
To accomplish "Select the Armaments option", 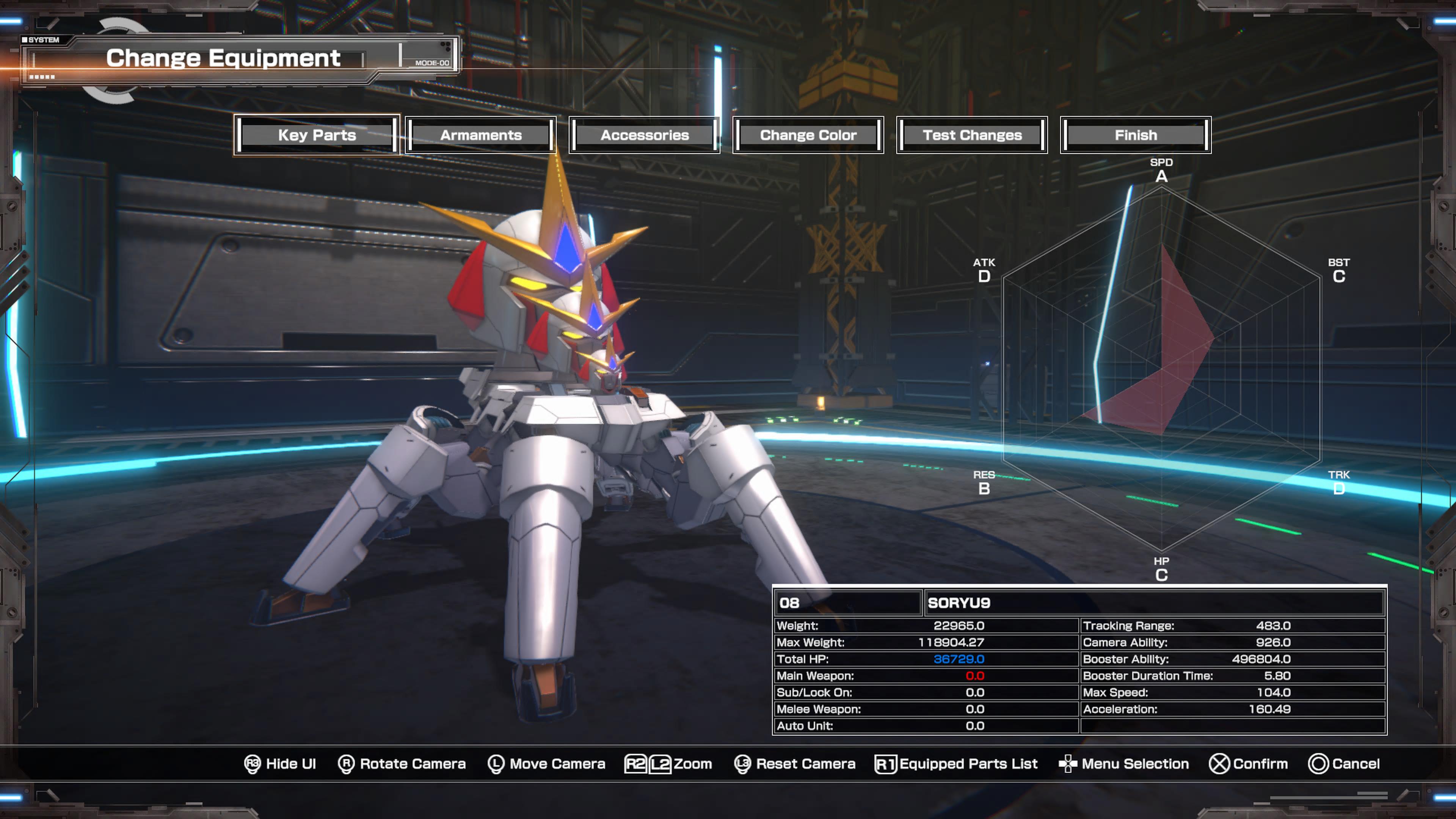I will point(481,135).
